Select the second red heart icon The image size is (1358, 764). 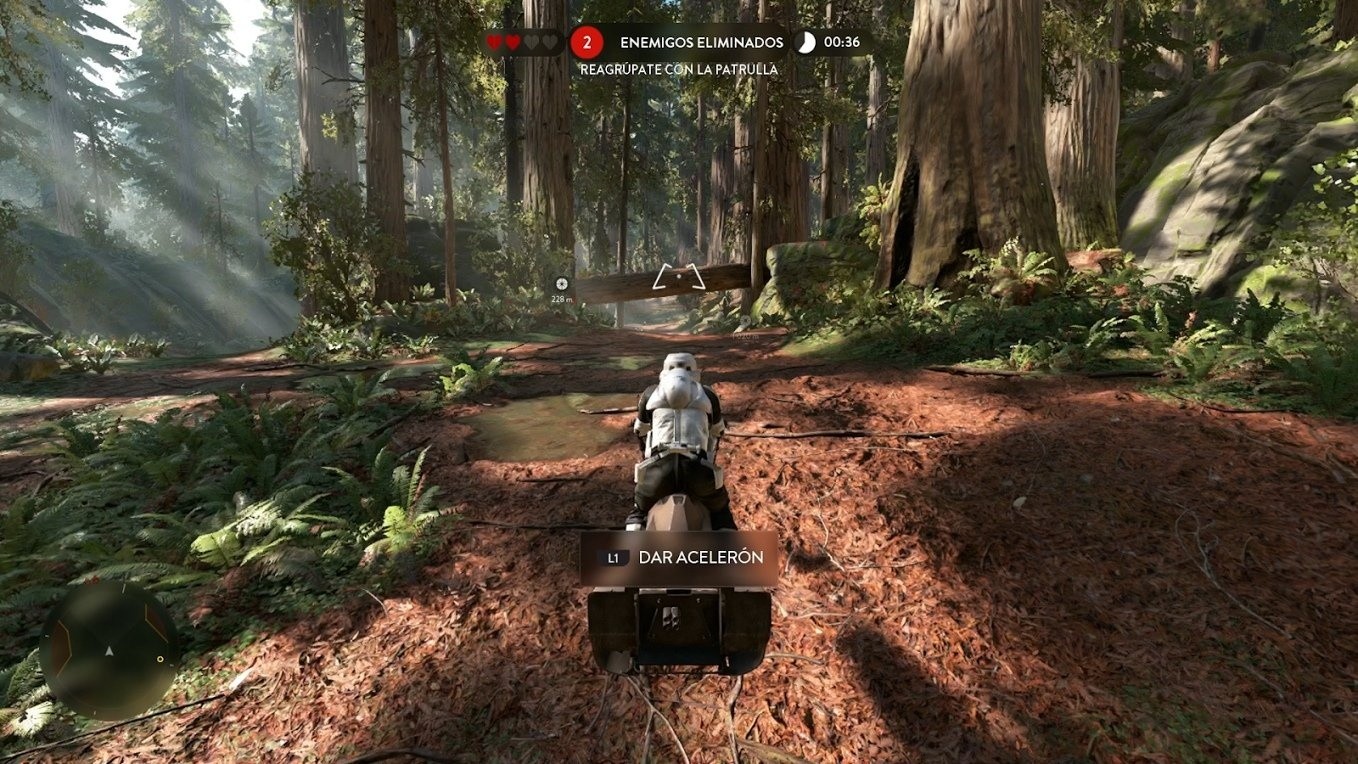click(512, 41)
